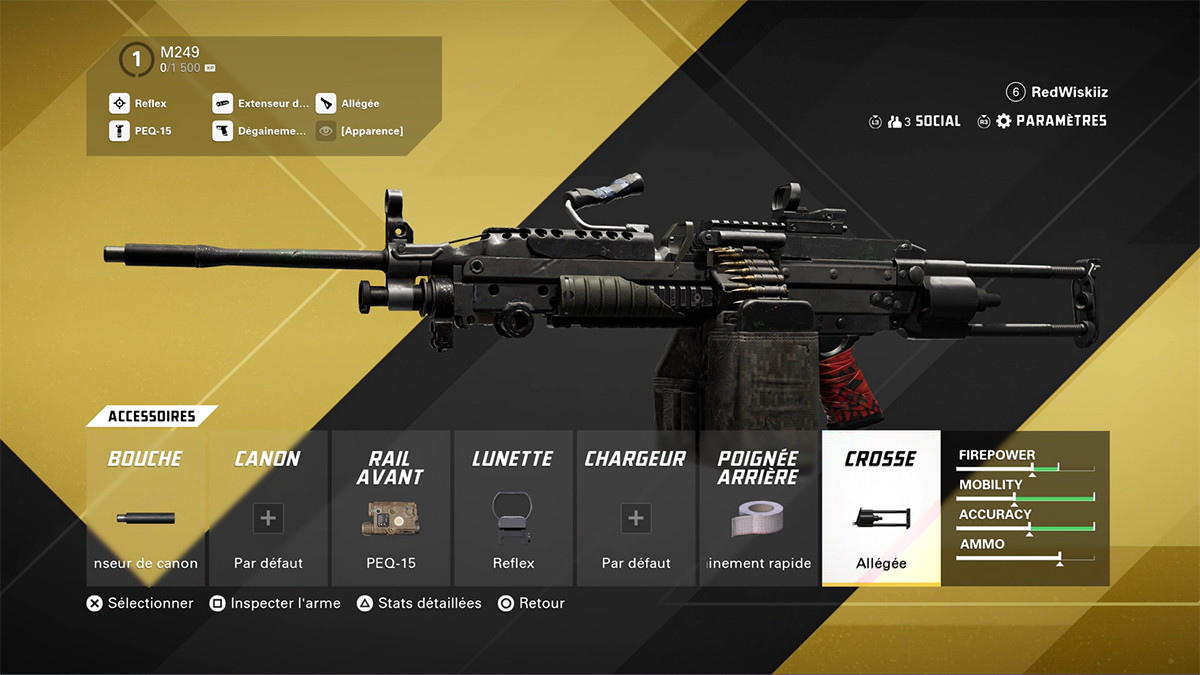The width and height of the screenshot is (1200, 675).
Task: Open the Social menu
Action: coord(926,121)
